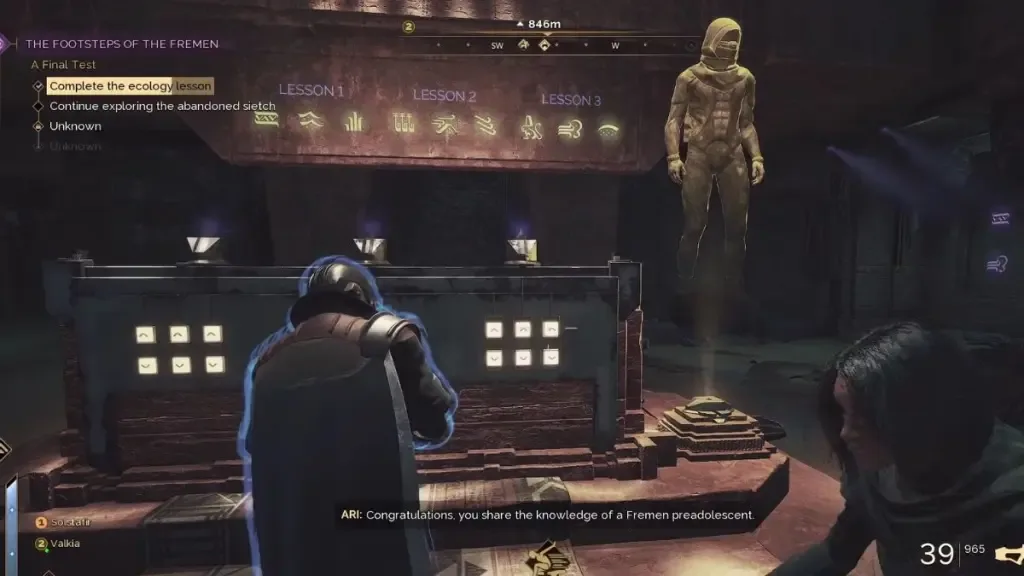Screen dimensions: 1024x576
Task: Open The Footsteps of the Fremen quest
Action: pos(121,44)
